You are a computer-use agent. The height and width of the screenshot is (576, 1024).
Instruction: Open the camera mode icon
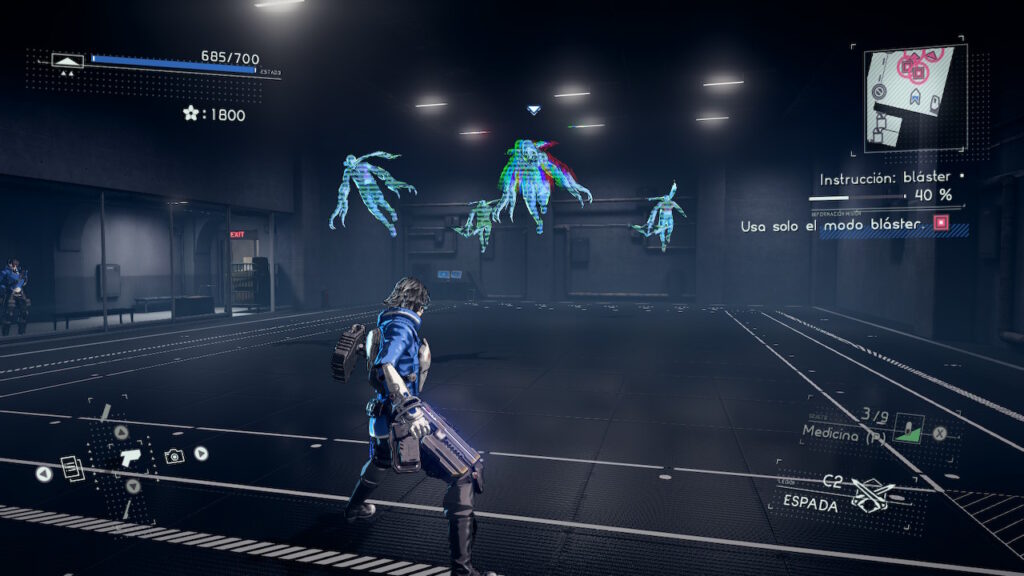174,456
